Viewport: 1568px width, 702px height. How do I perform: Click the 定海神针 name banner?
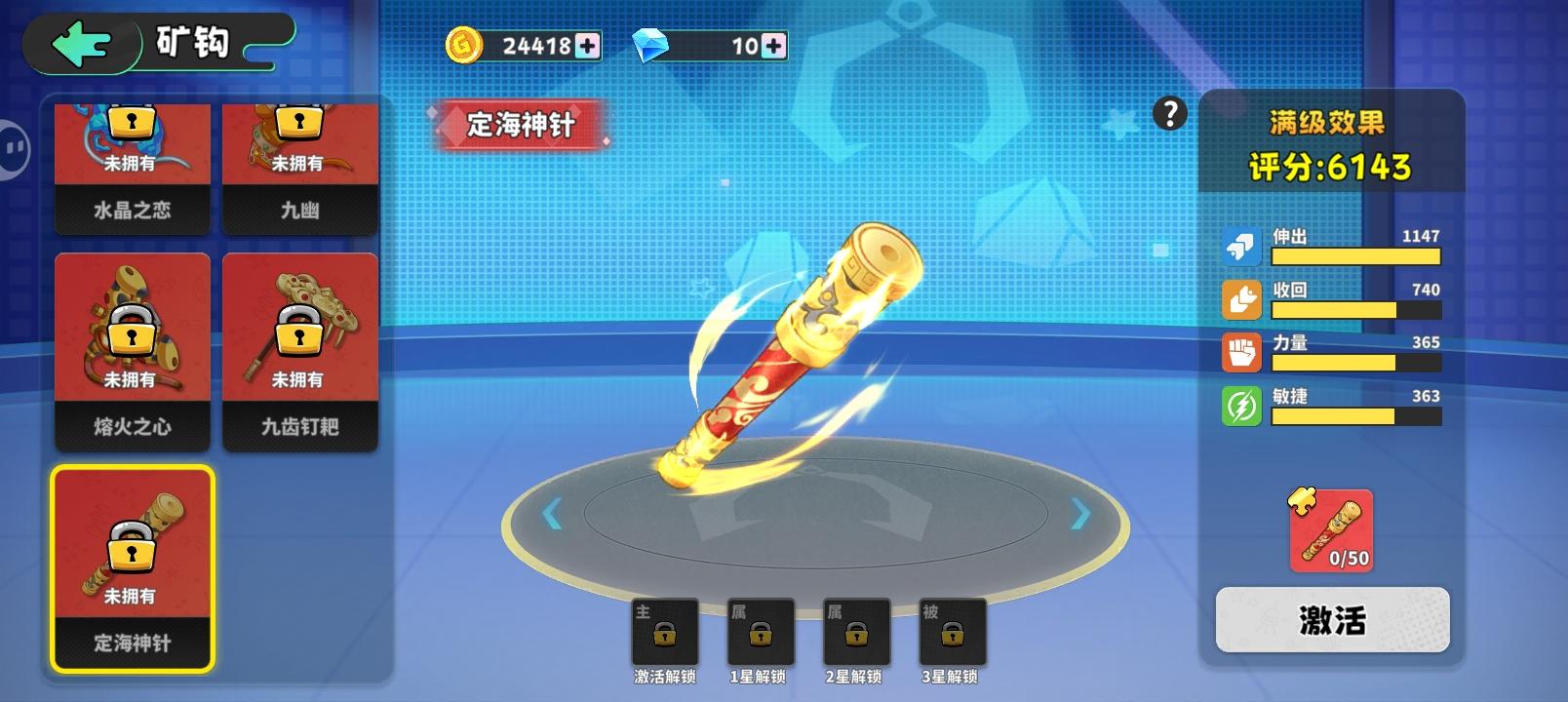pyautogui.click(x=521, y=125)
